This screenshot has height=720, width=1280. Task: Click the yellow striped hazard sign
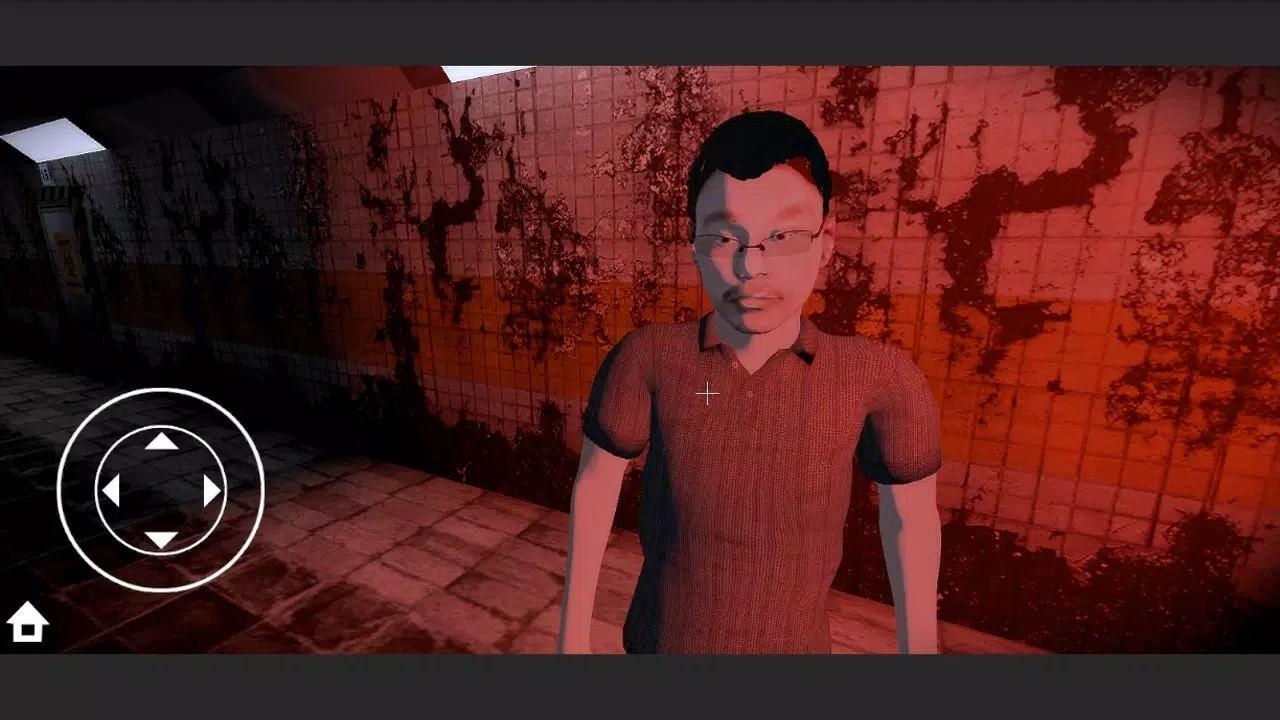pos(52,192)
